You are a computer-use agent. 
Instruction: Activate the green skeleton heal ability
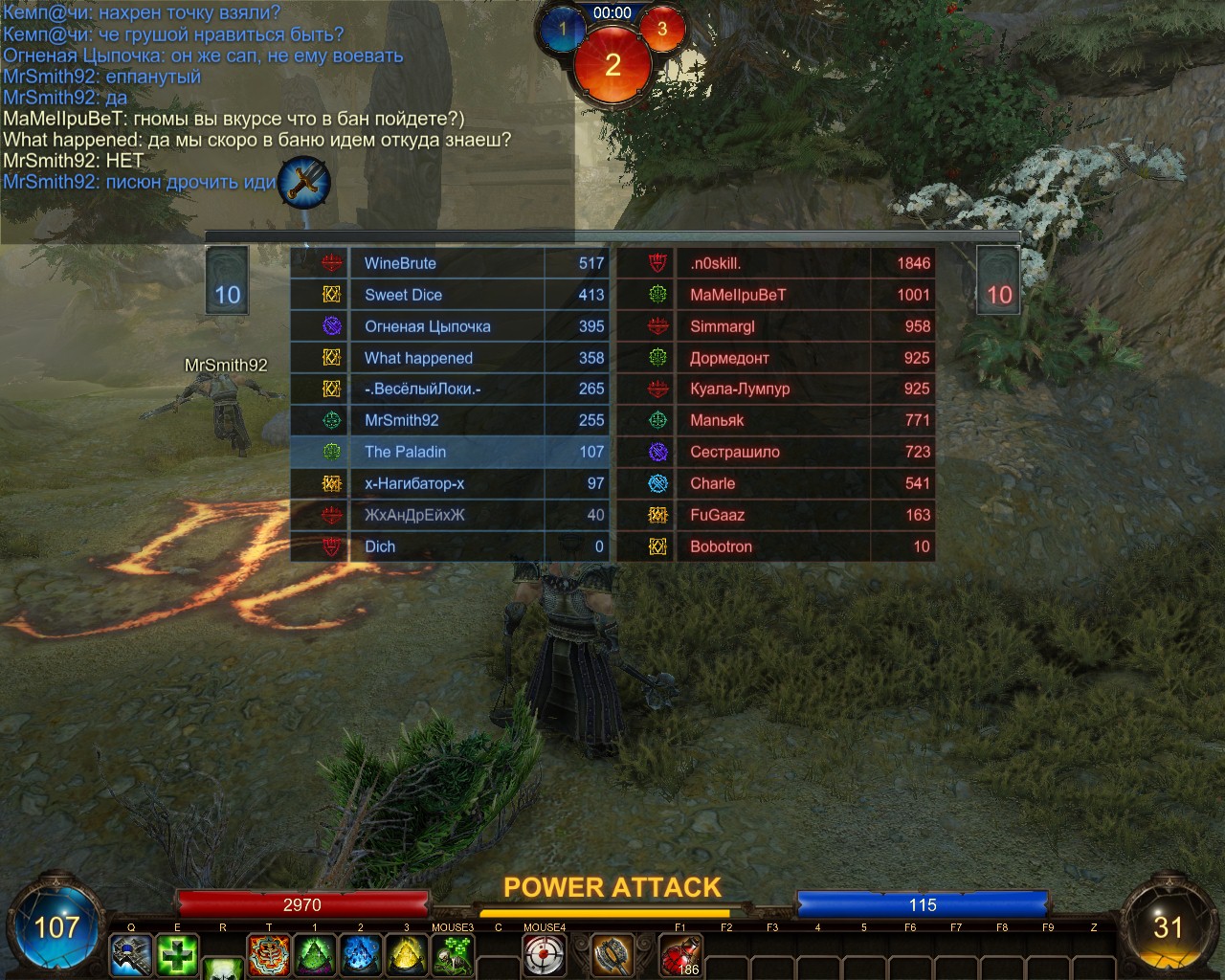[453, 954]
